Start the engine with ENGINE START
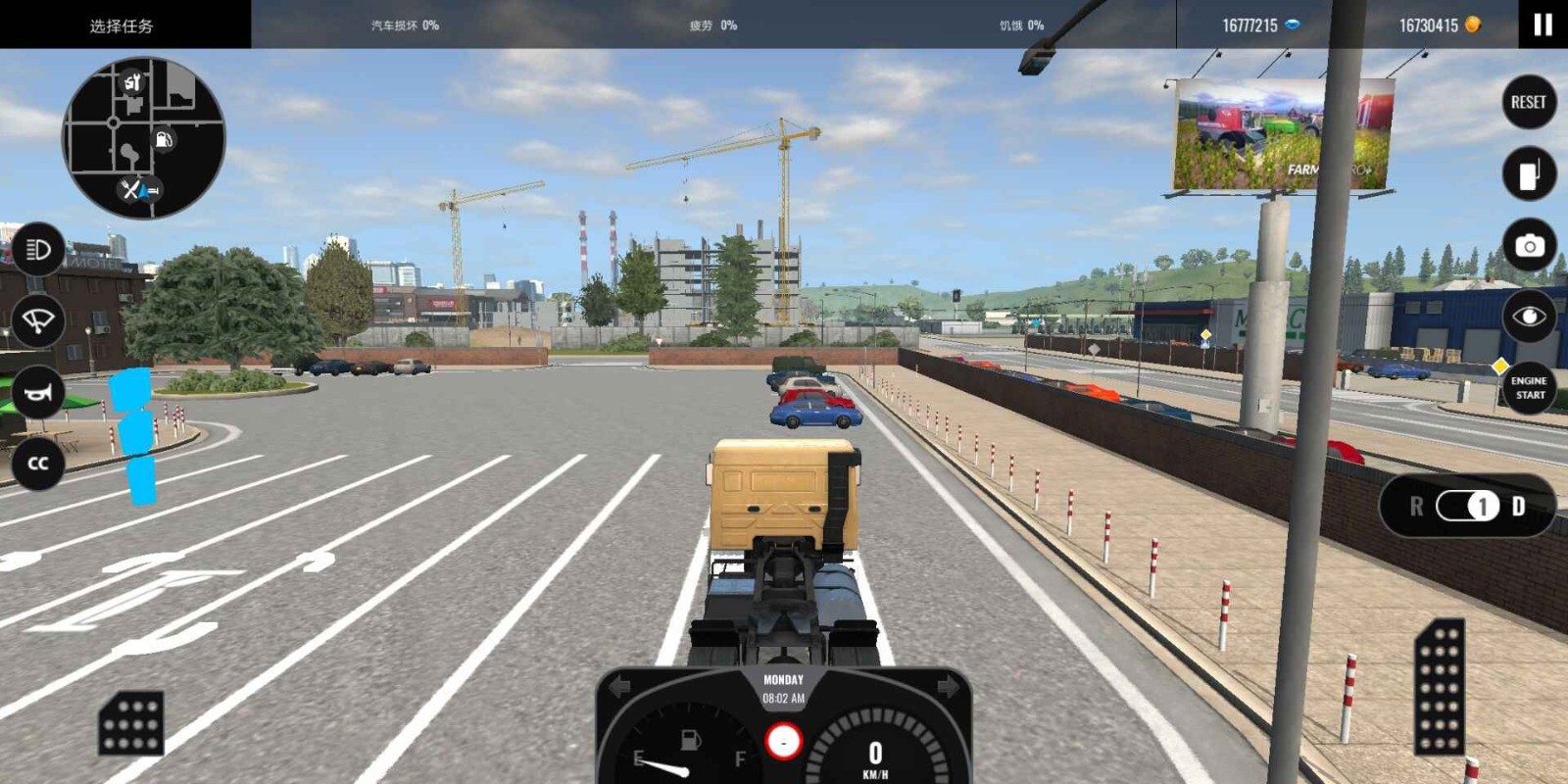The height and width of the screenshot is (784, 1568). coord(1529,388)
